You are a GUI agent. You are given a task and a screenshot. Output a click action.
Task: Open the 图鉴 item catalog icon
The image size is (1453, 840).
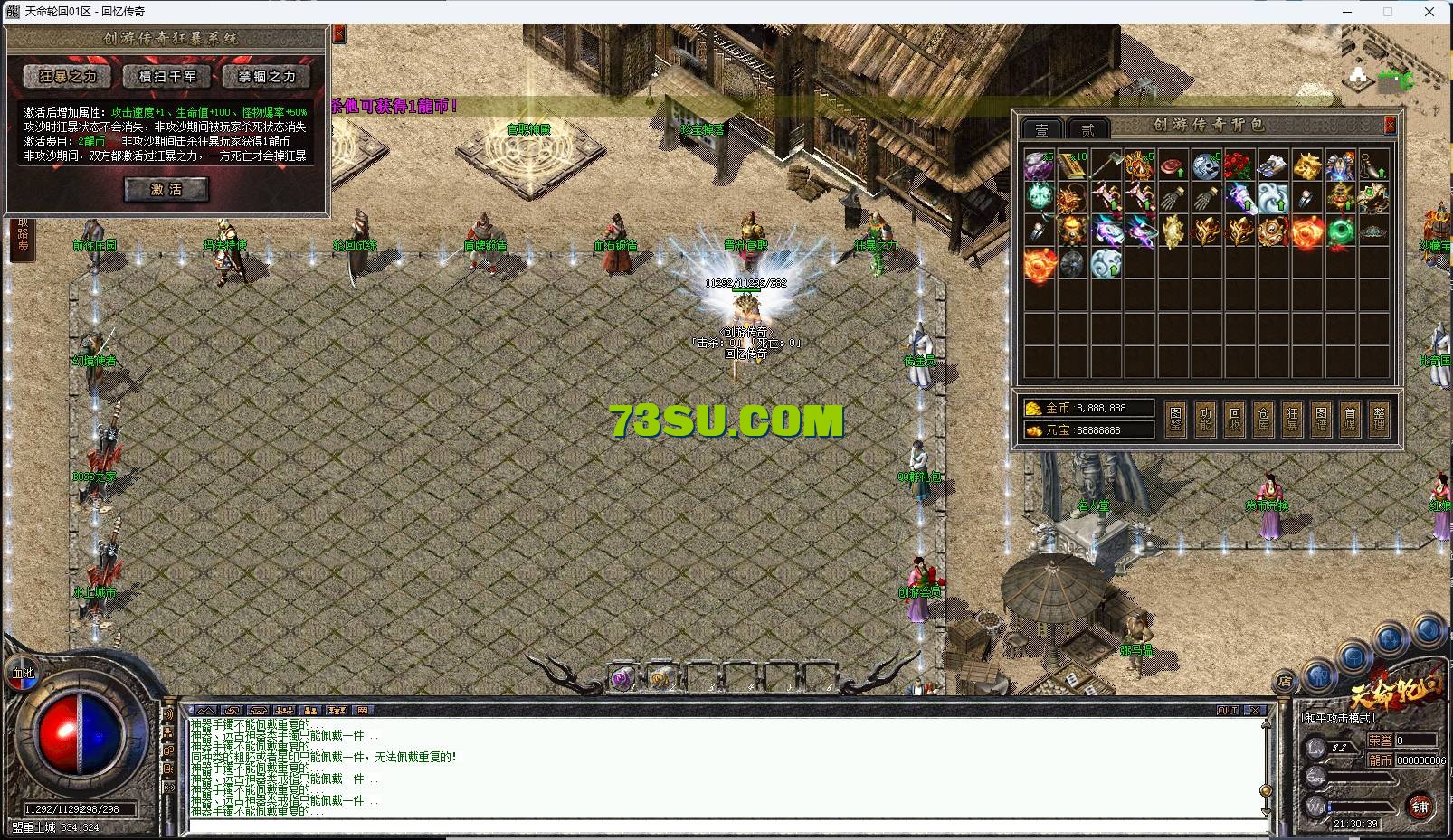click(1175, 417)
